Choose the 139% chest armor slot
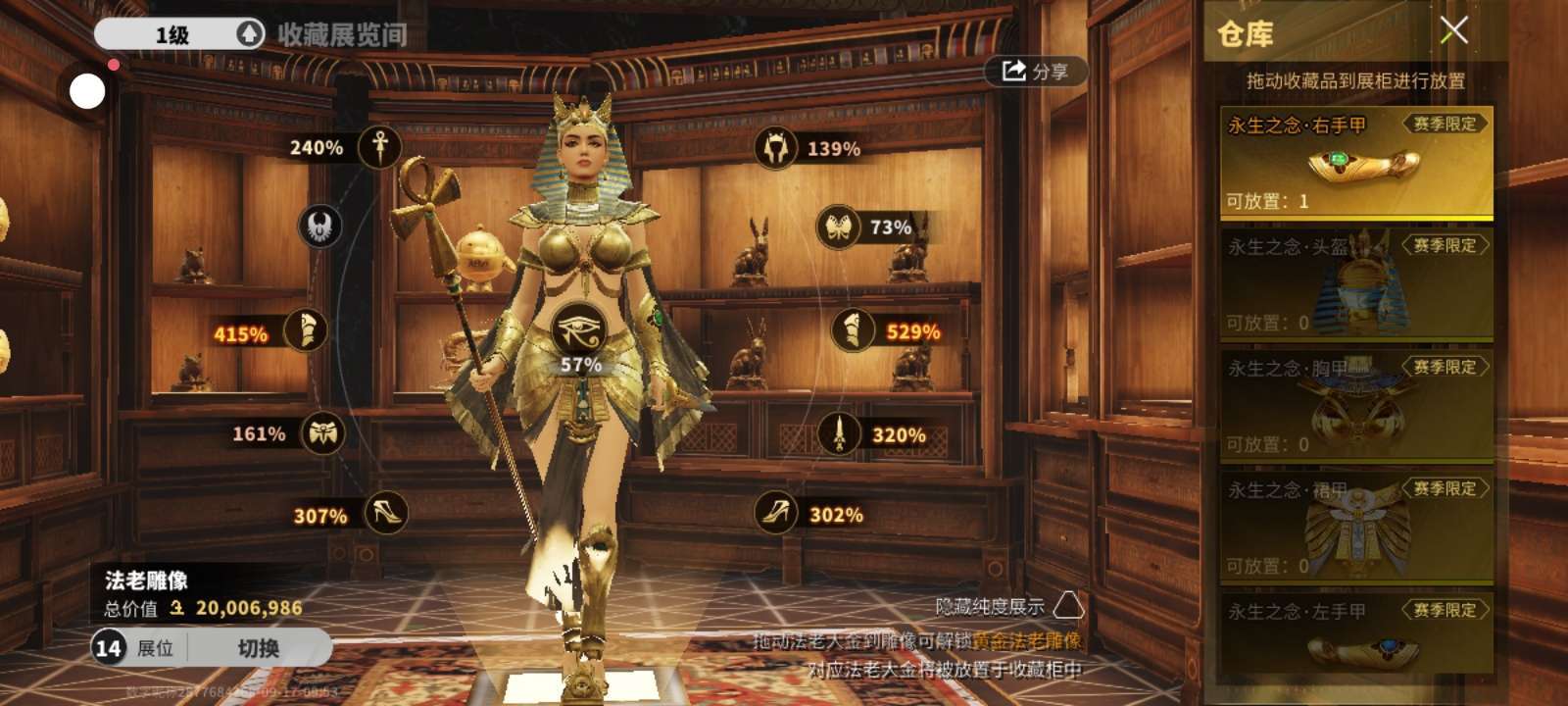1568x706 pixels. pyautogui.click(x=776, y=148)
